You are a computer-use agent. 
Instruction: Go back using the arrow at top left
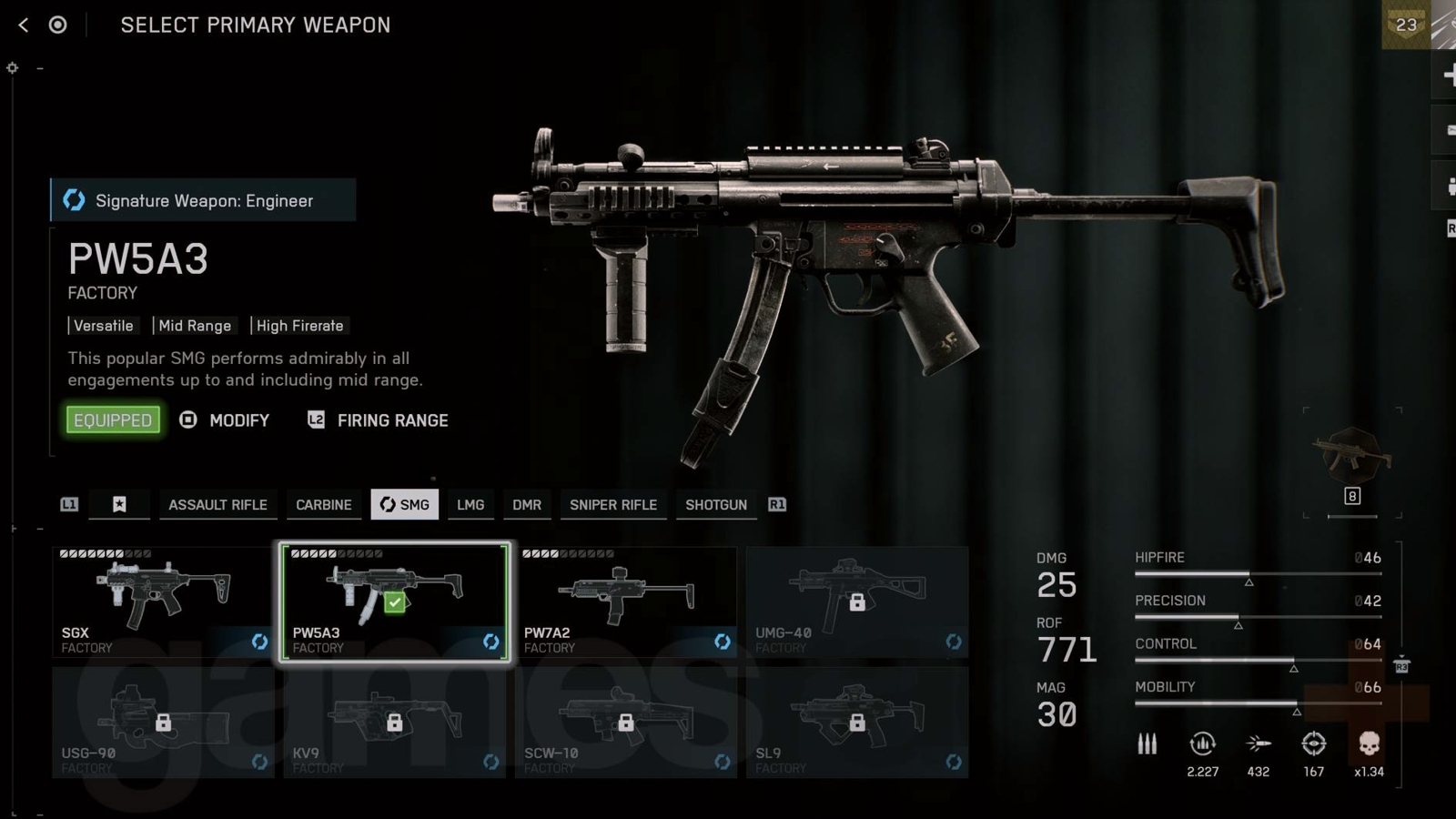[x=24, y=25]
